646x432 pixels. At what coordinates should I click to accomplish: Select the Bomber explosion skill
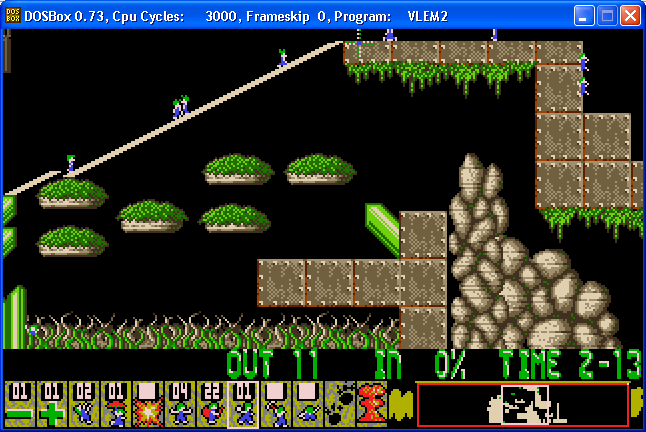coord(145,405)
